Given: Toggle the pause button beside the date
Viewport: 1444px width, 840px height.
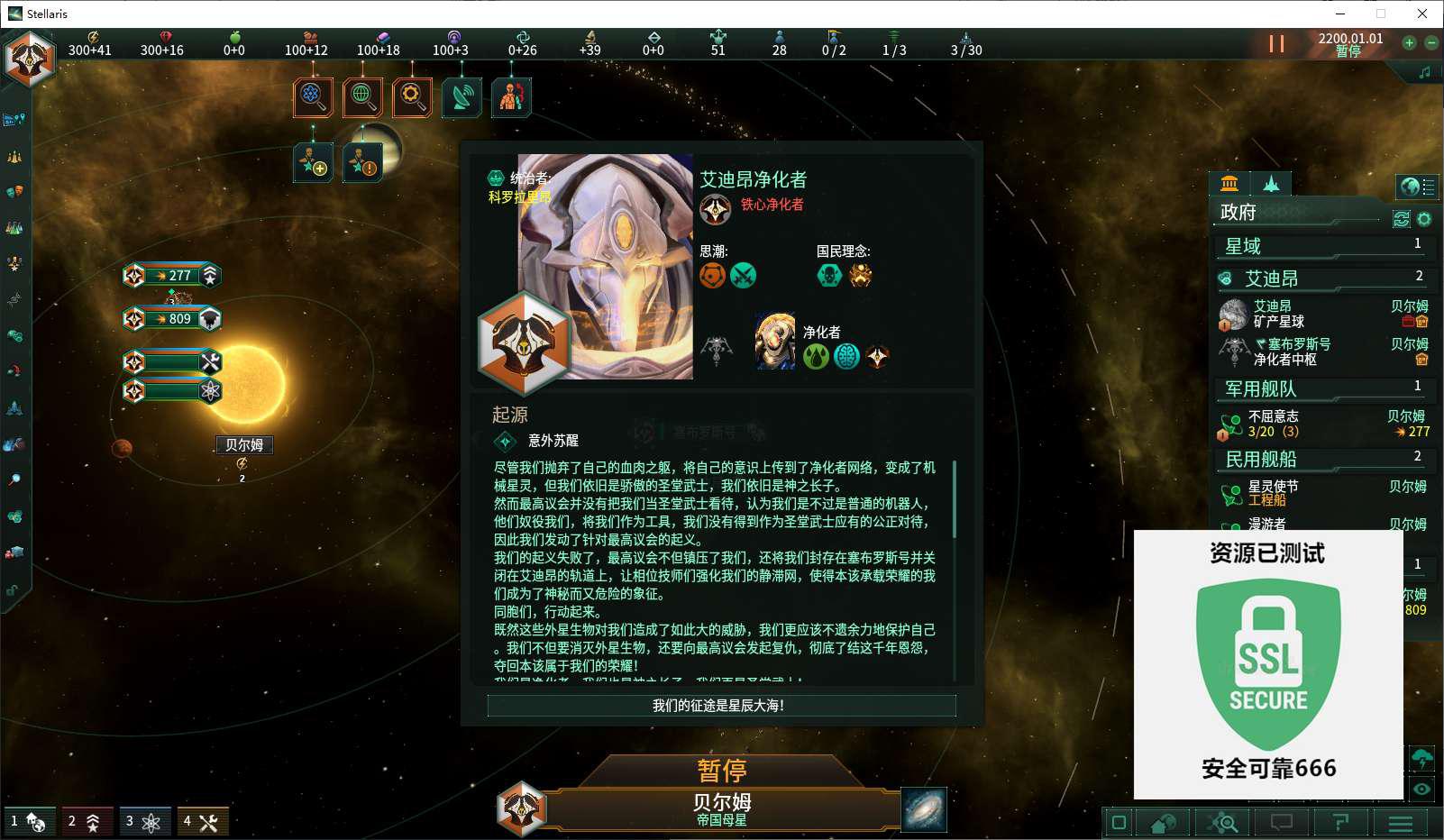Looking at the screenshot, I should [x=1276, y=43].
